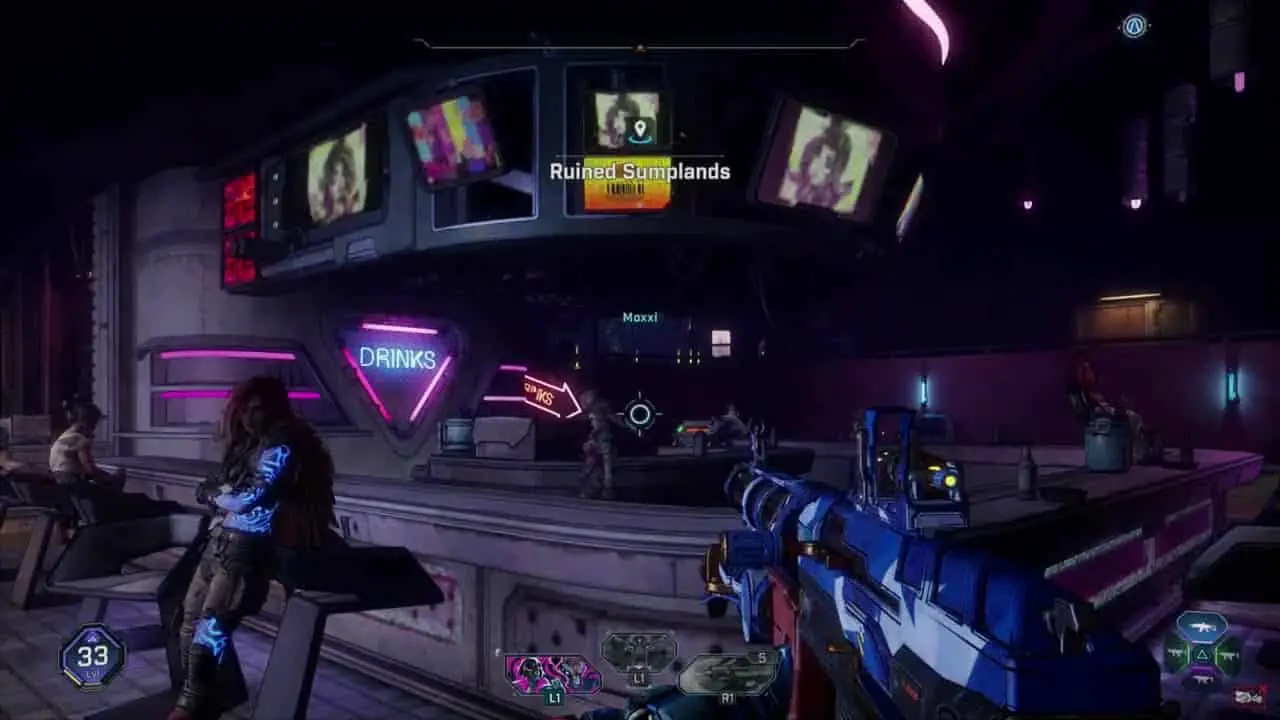The image size is (1280, 720).
Task: Select the grey ordnance slot showing 5
Action: point(729,672)
